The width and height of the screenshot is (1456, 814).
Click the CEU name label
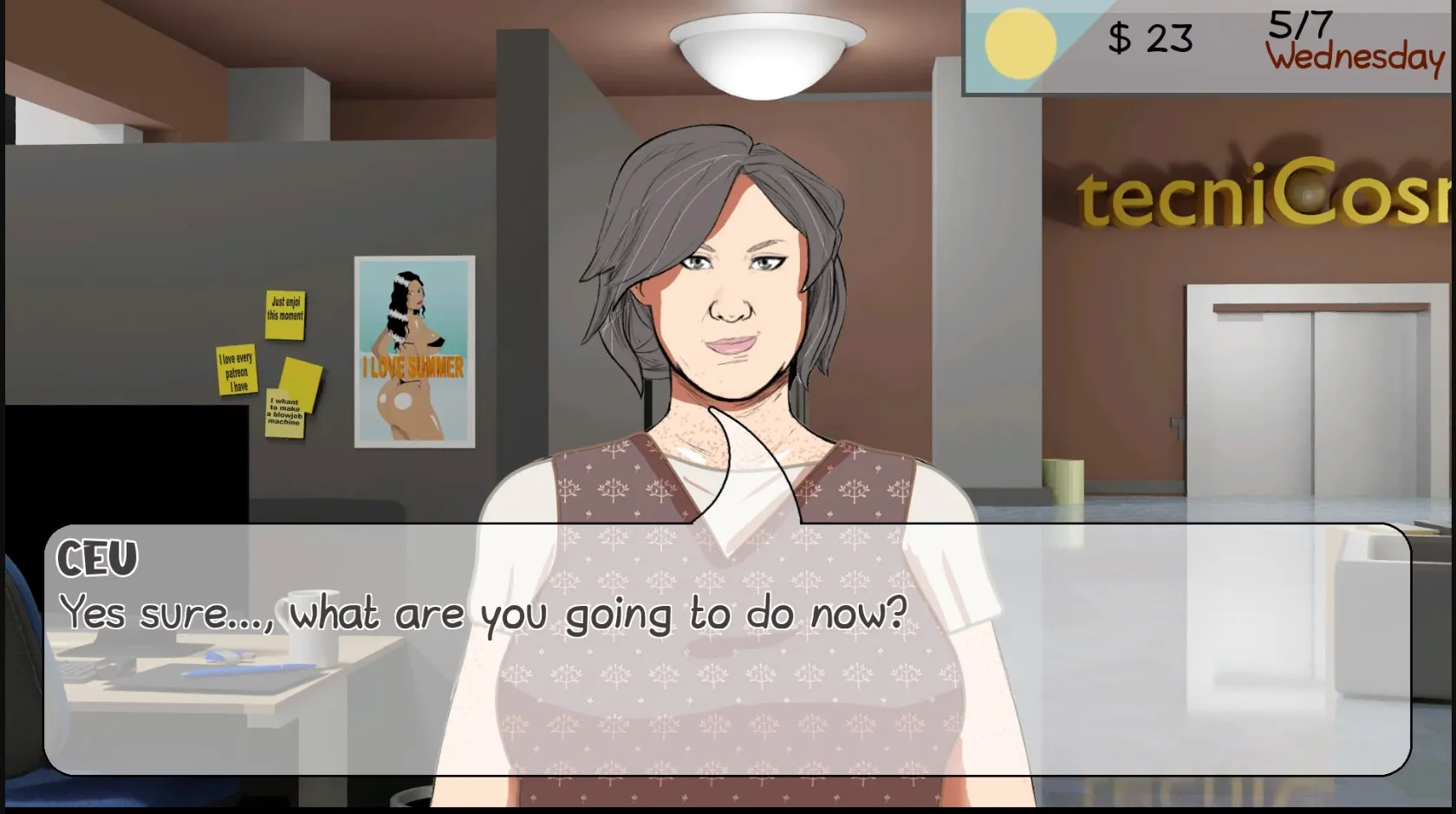click(x=98, y=557)
